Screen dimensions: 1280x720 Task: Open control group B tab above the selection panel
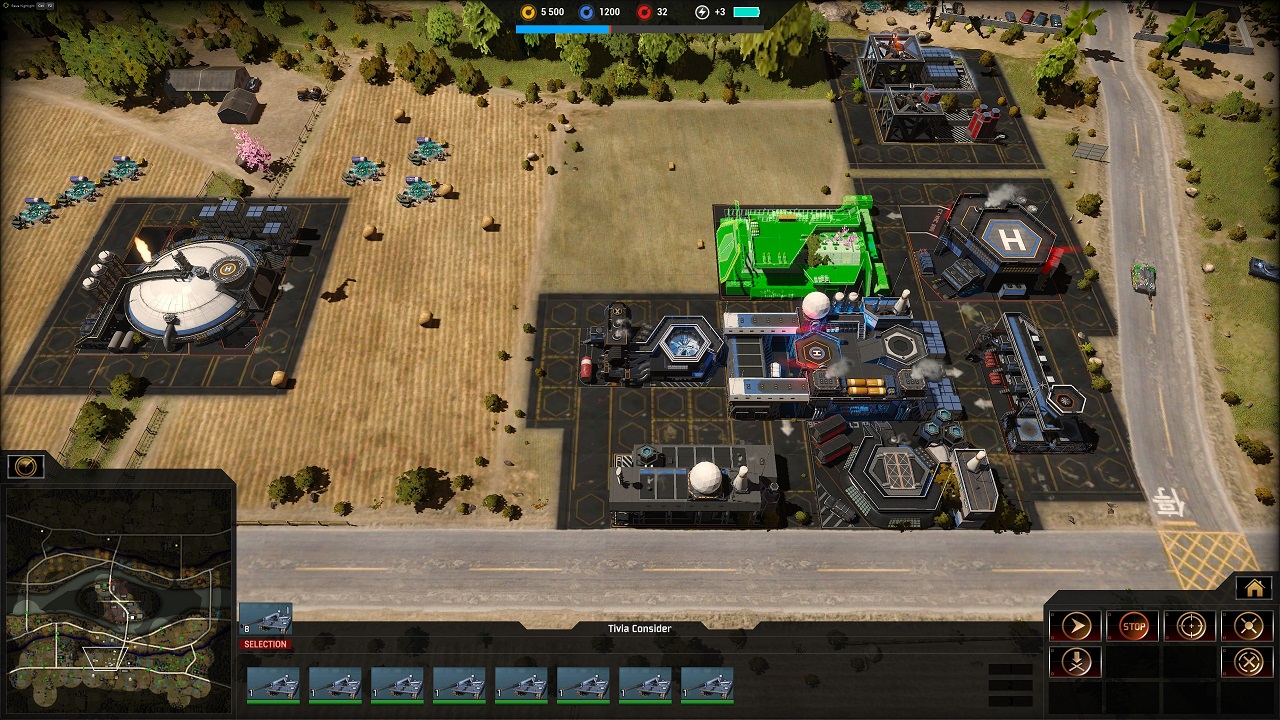coord(266,617)
